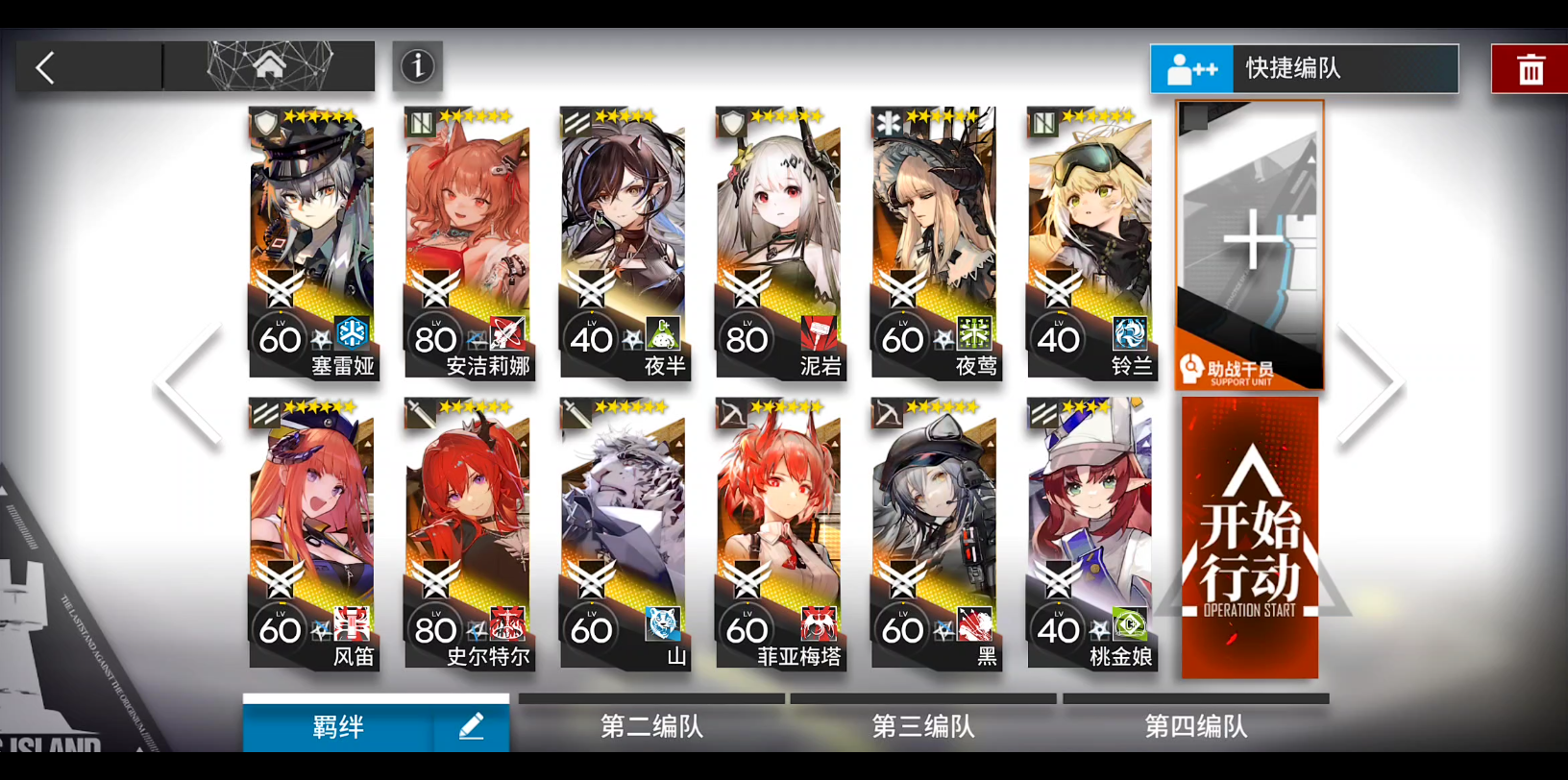Switch to 第四编队 squad tab
Viewport: 1568px width, 780px height.
click(1196, 726)
